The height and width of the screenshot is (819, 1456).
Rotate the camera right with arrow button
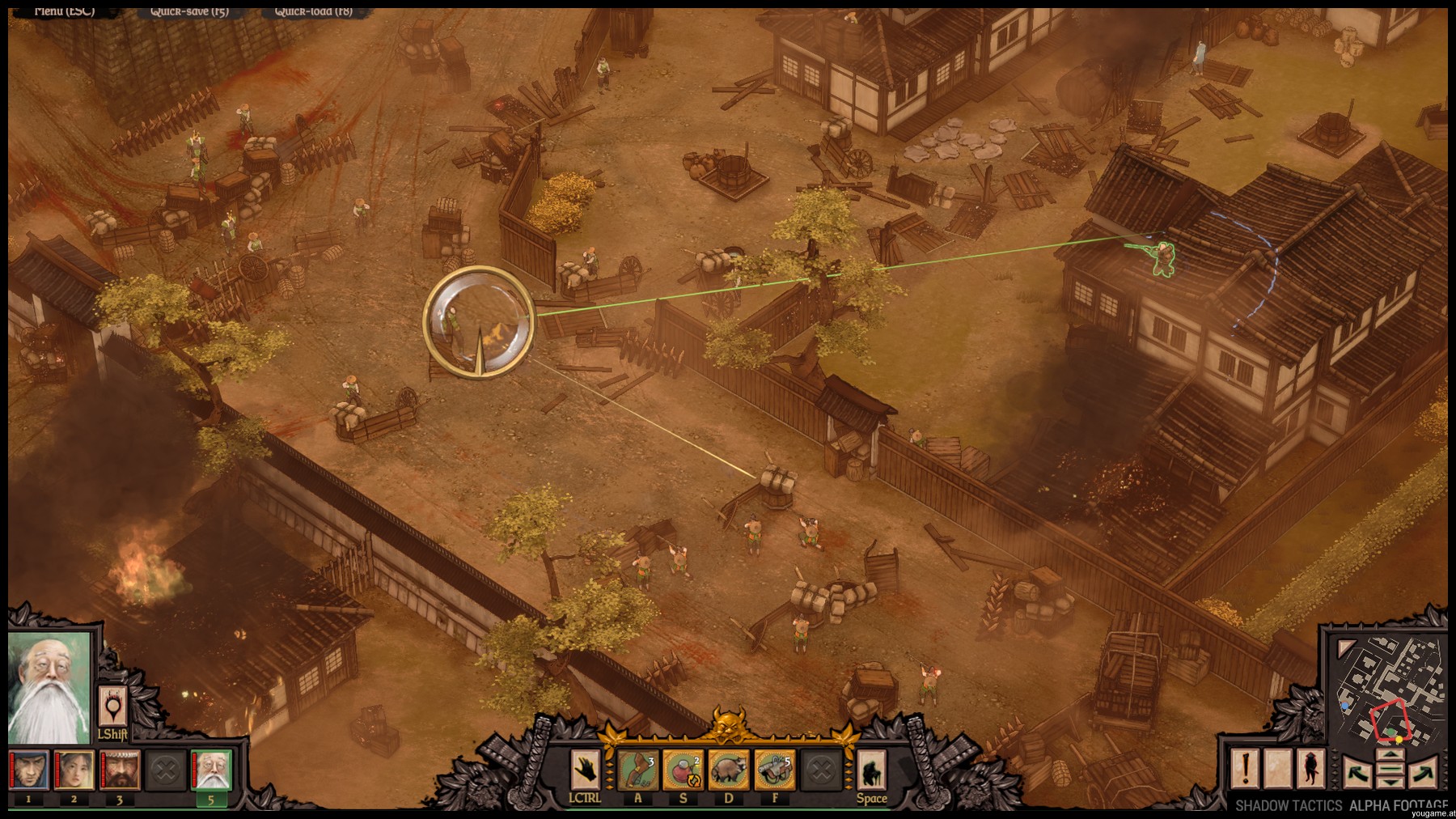(x=1423, y=771)
